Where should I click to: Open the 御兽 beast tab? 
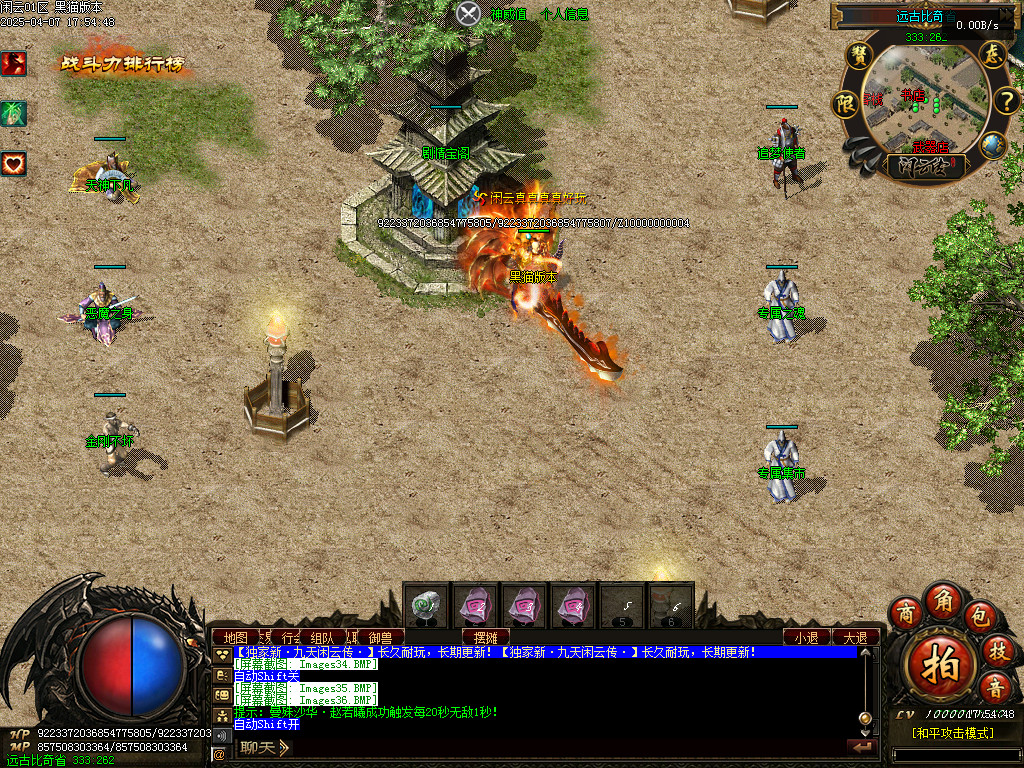[x=380, y=637]
